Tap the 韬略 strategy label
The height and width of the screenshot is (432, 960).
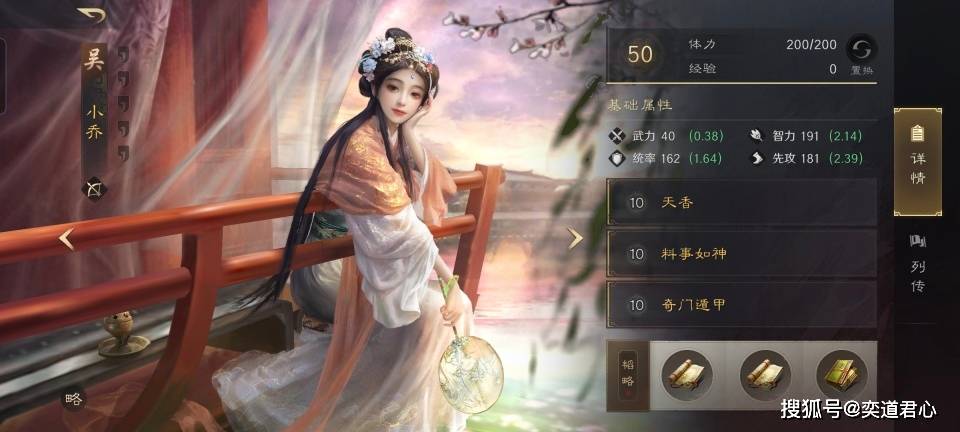click(x=628, y=373)
